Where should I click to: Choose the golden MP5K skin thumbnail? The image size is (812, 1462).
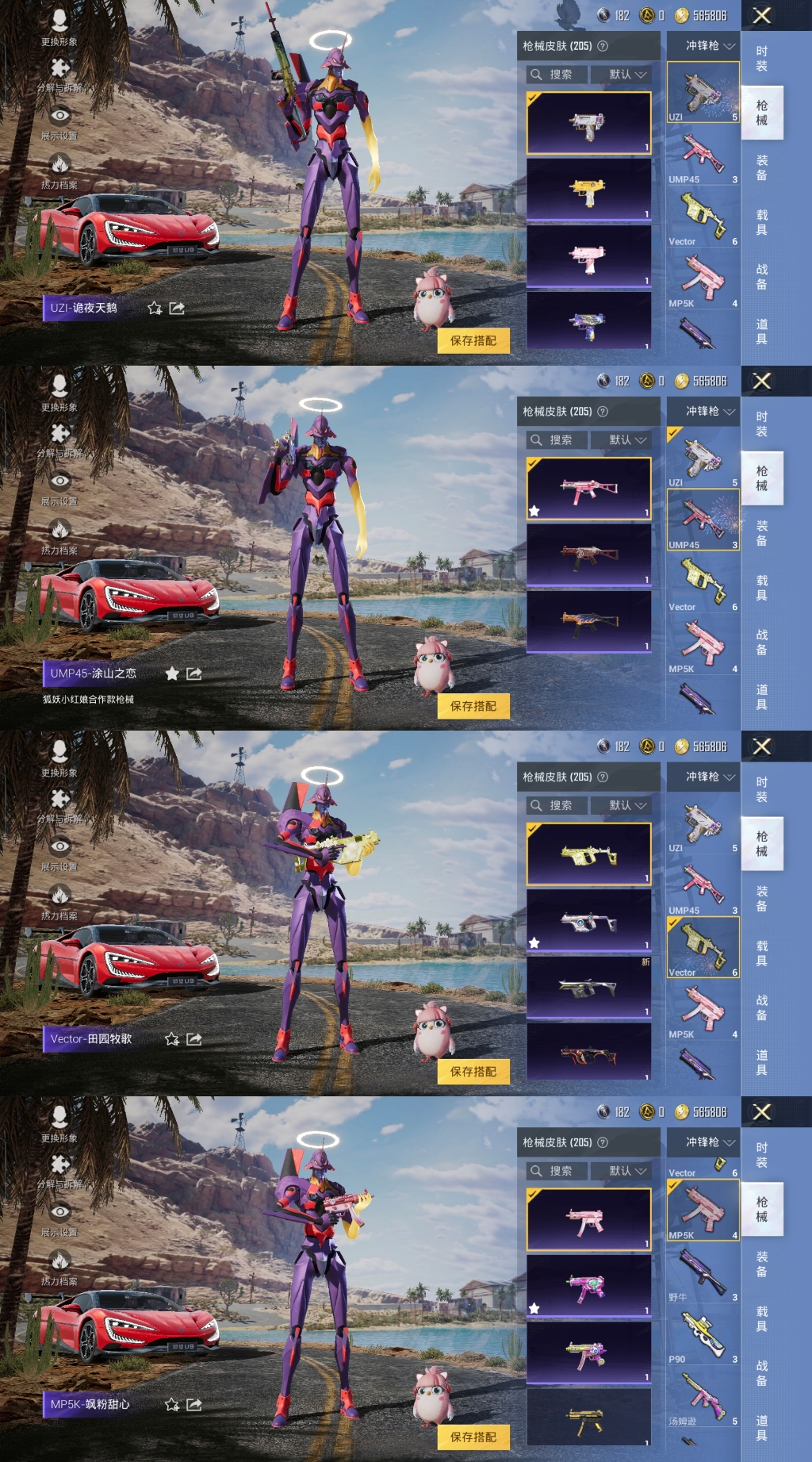point(588,1418)
